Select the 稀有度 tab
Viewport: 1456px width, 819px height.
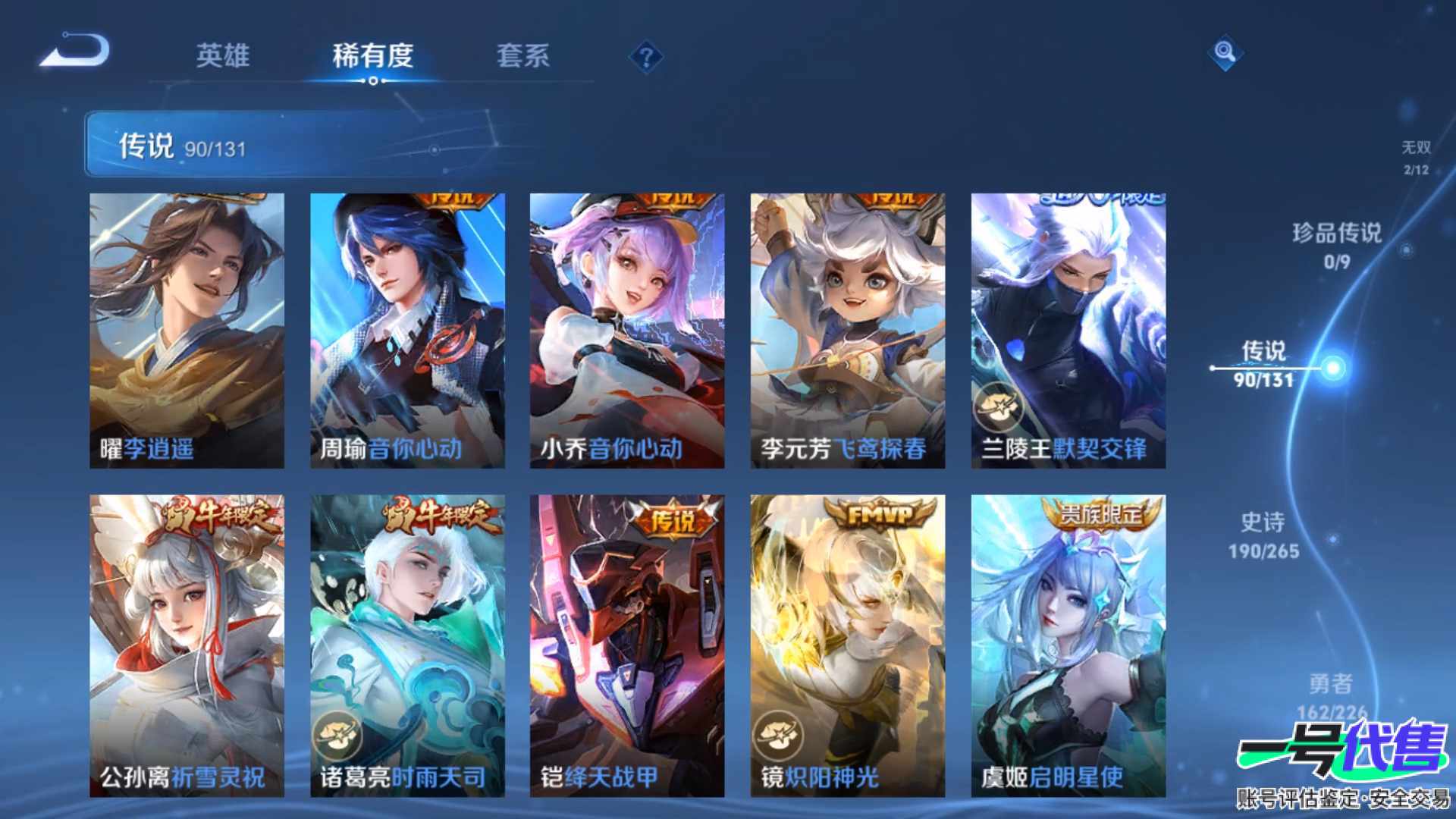coord(372,55)
